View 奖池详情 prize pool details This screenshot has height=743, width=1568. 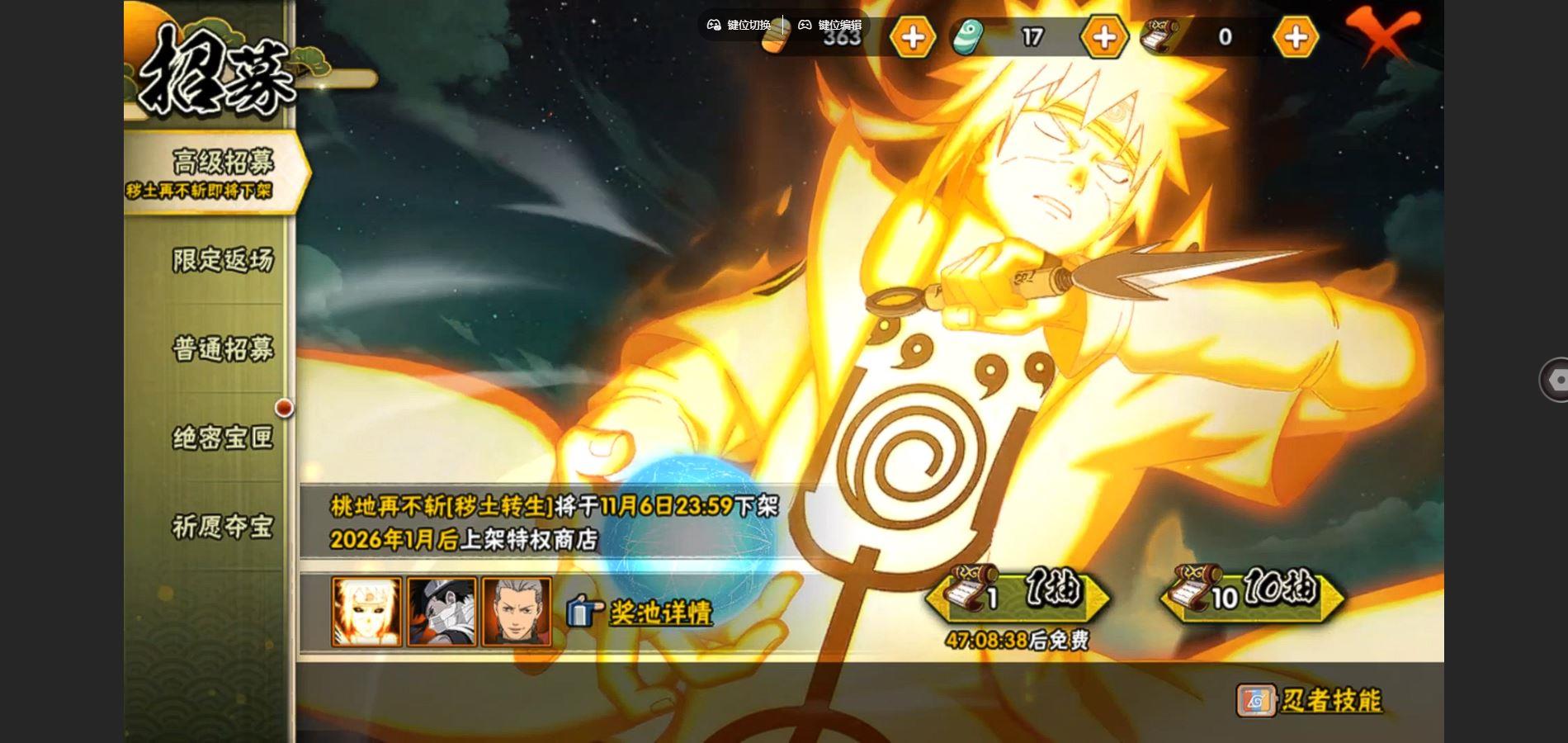point(659,613)
